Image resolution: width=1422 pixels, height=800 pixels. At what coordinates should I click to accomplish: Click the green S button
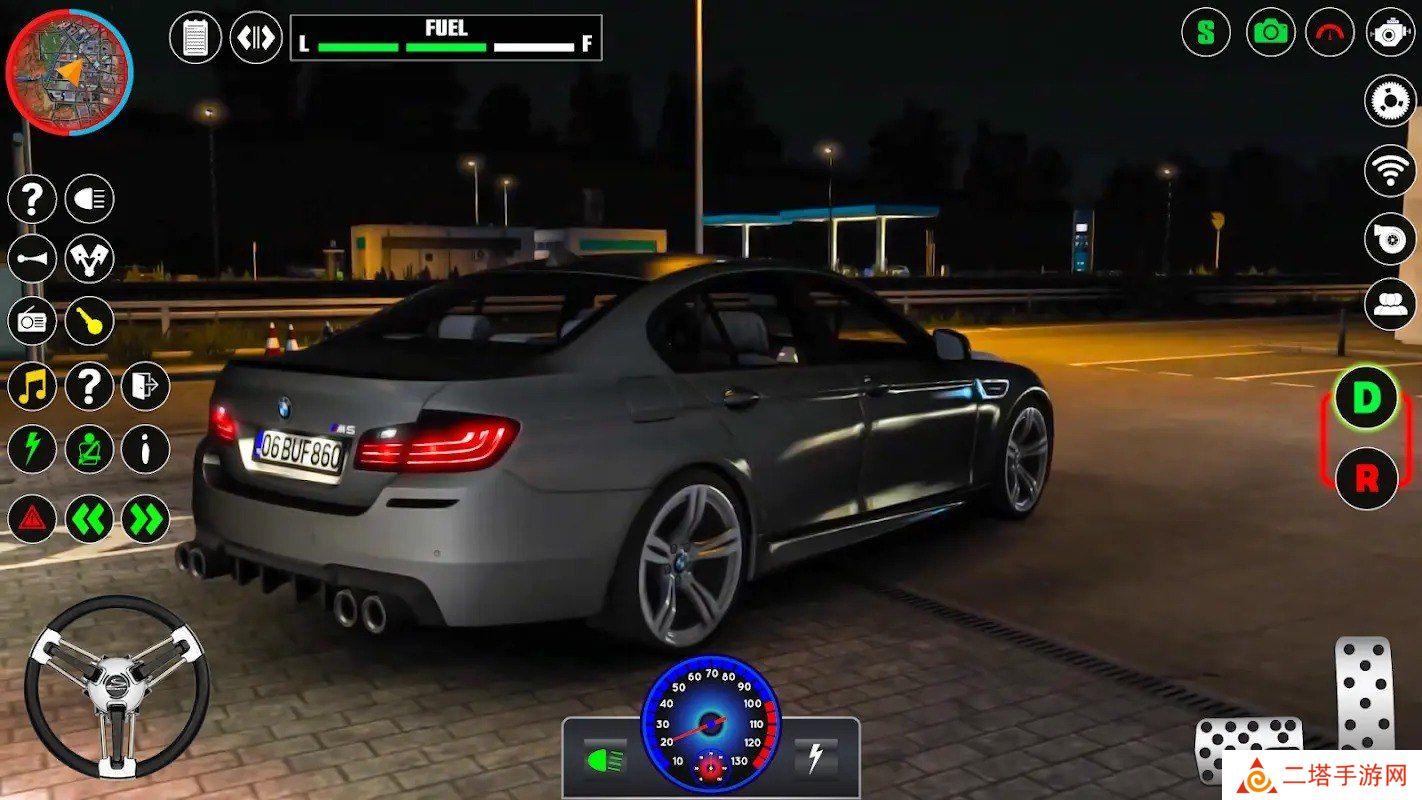tap(1206, 32)
